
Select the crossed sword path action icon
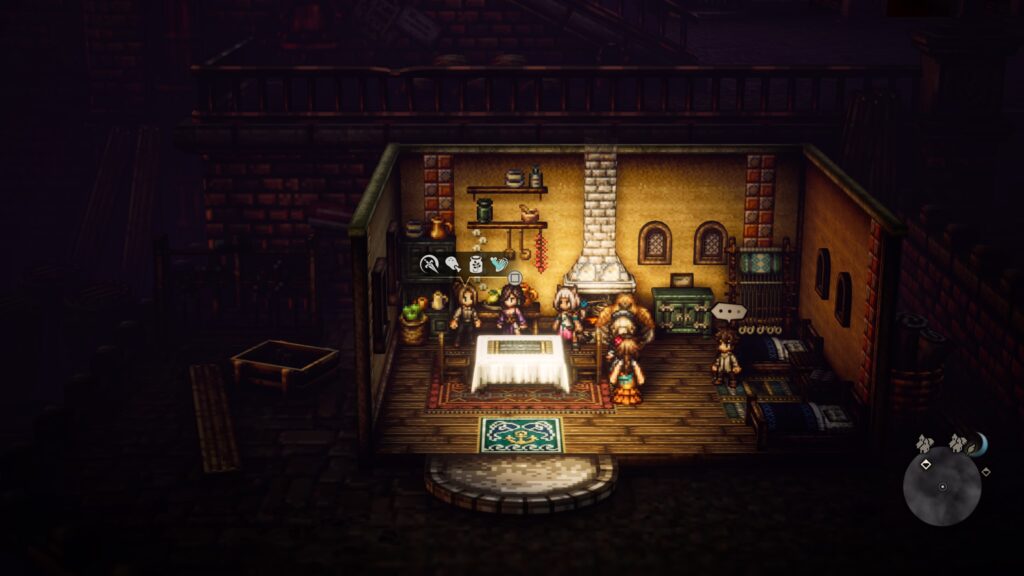click(x=430, y=264)
